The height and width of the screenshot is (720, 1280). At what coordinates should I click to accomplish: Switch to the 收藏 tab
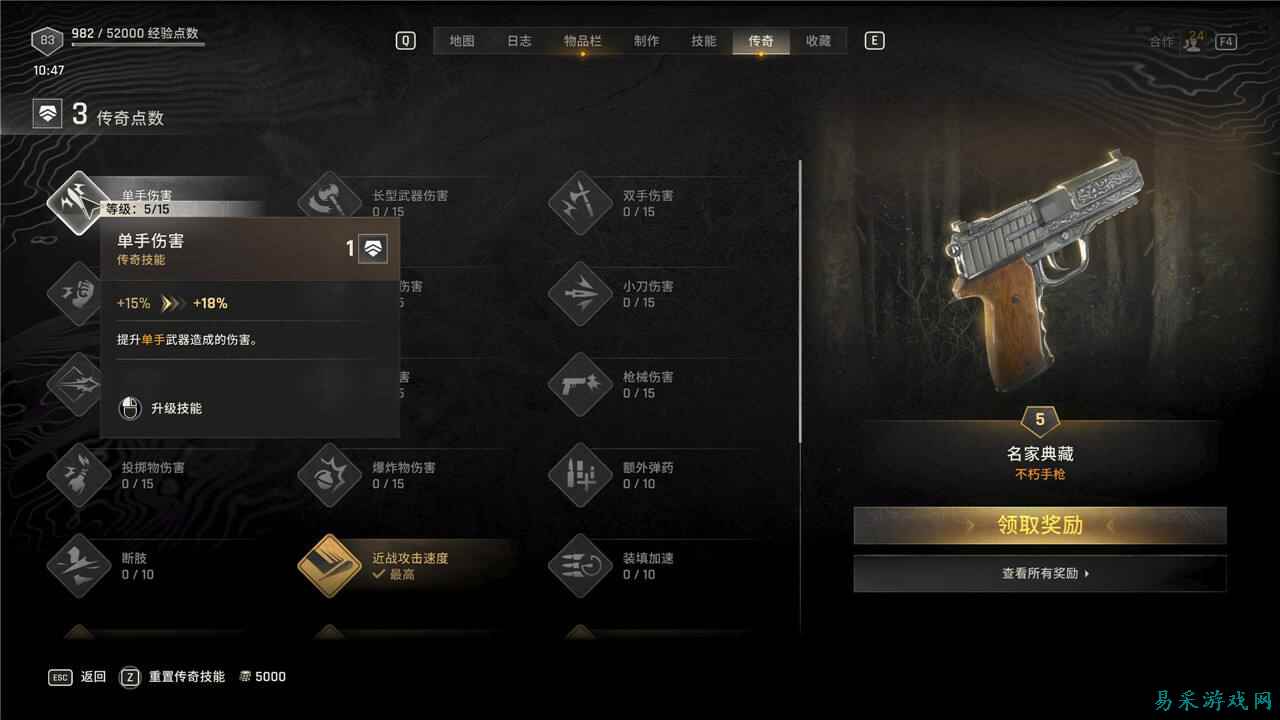tap(819, 41)
